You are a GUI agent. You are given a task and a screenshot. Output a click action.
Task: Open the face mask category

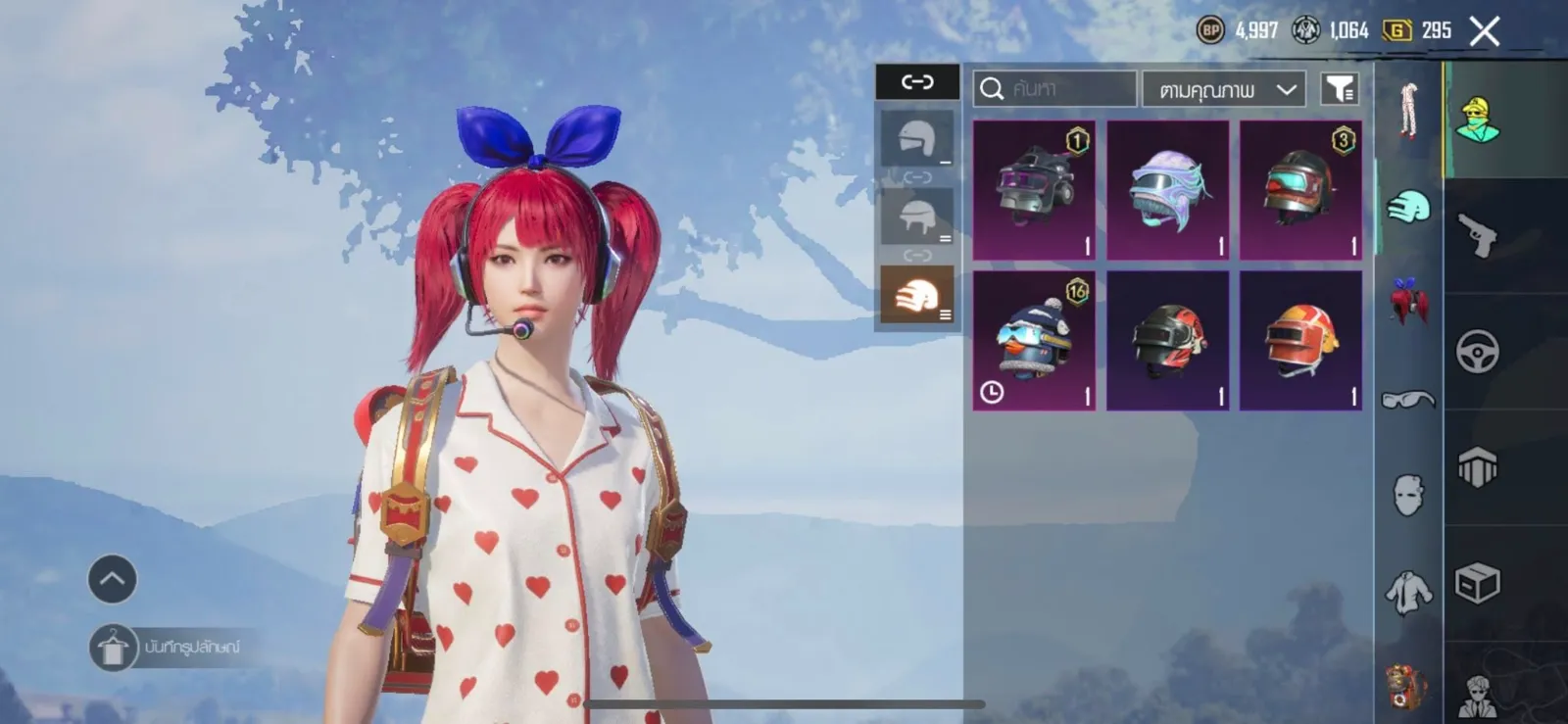(x=1408, y=495)
